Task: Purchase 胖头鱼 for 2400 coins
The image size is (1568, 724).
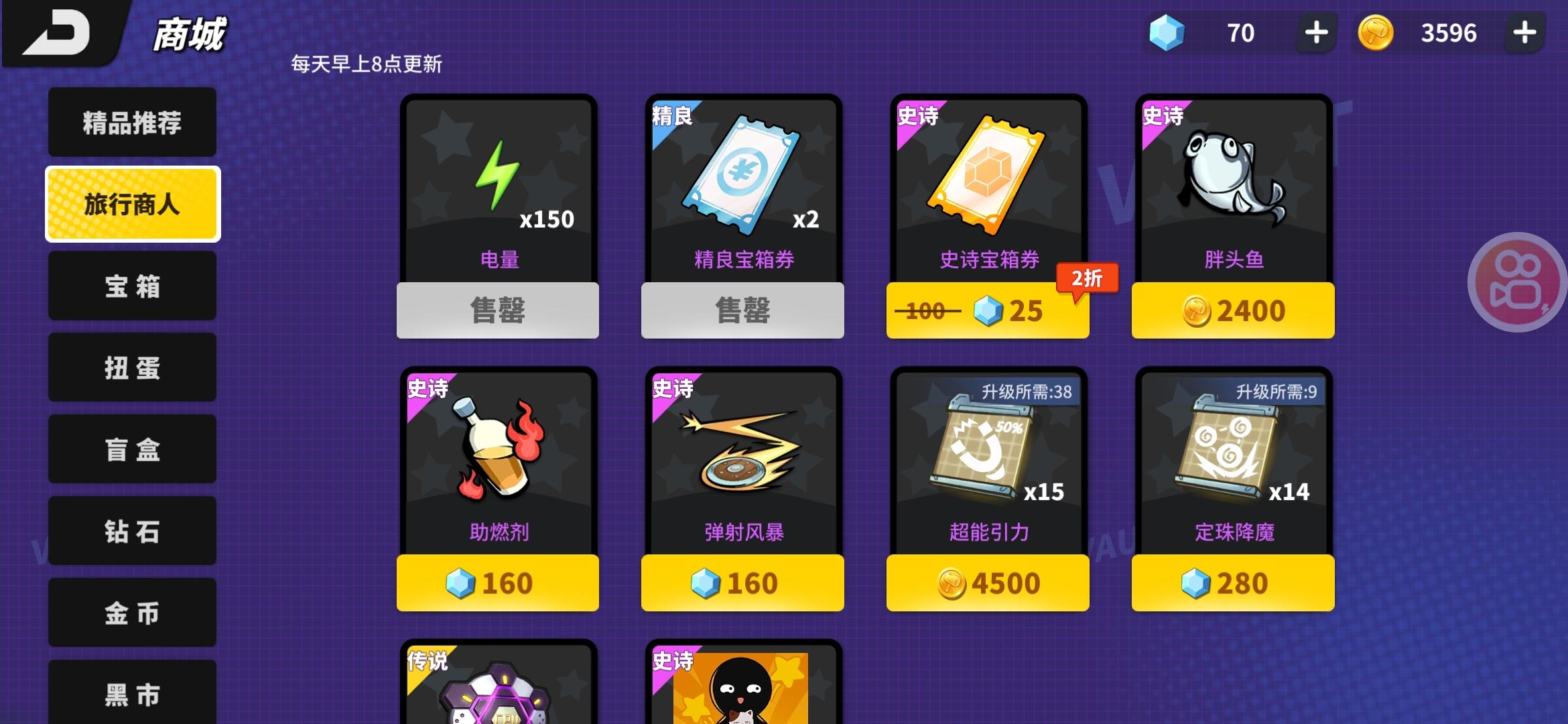Action: coord(1233,310)
